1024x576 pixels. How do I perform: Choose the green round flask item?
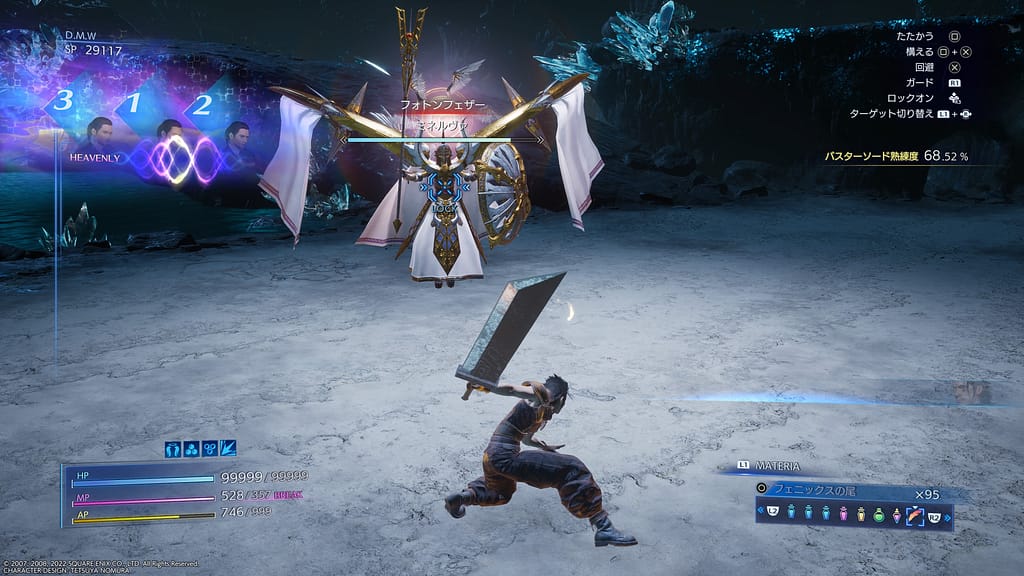[x=880, y=516]
